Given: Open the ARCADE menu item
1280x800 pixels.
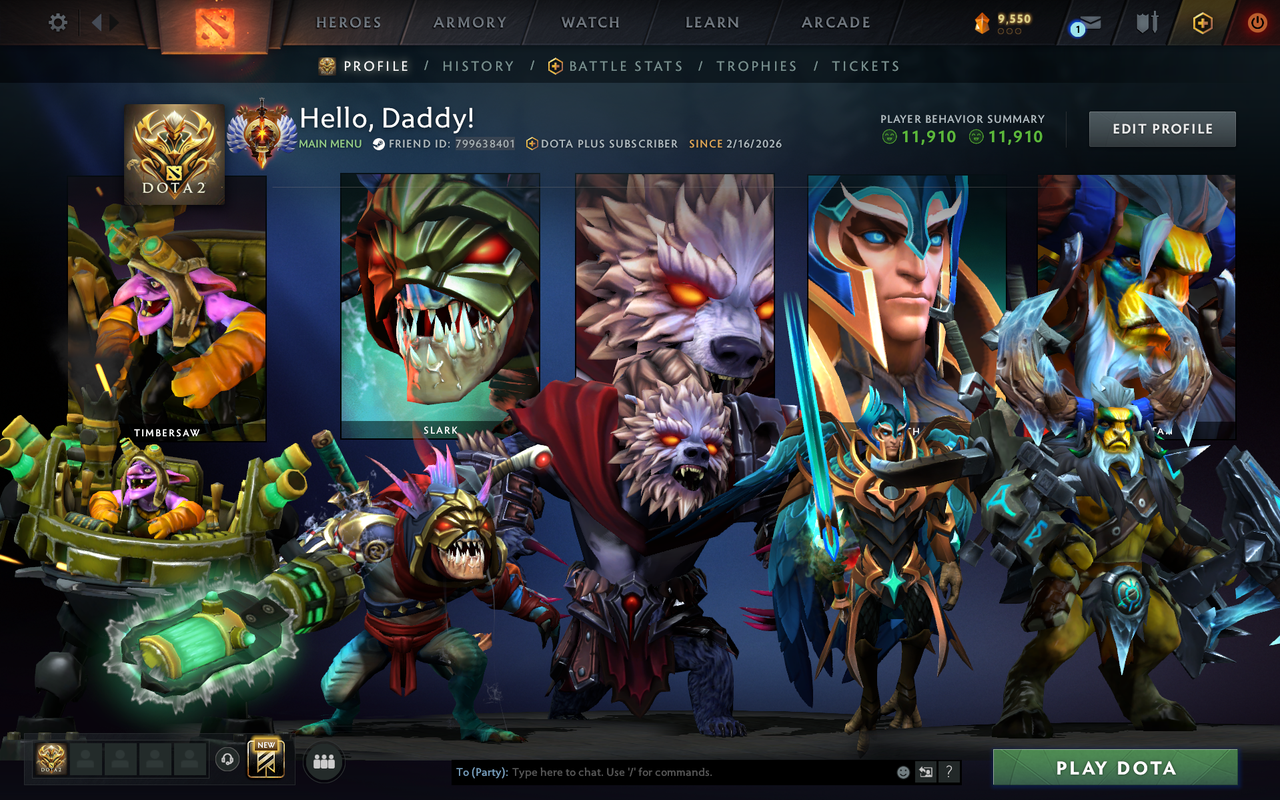Looking at the screenshot, I should click(x=835, y=22).
